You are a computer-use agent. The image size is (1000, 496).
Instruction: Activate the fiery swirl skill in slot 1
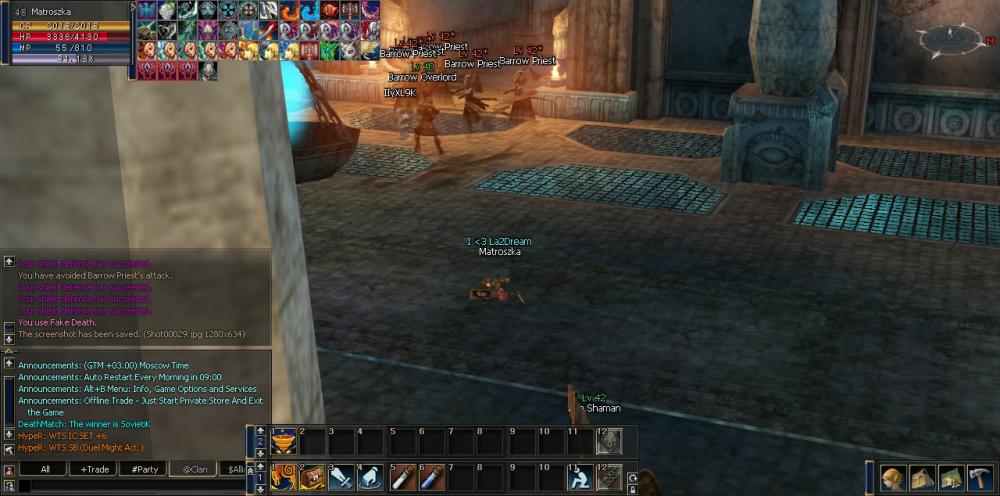pyautogui.click(x=284, y=478)
